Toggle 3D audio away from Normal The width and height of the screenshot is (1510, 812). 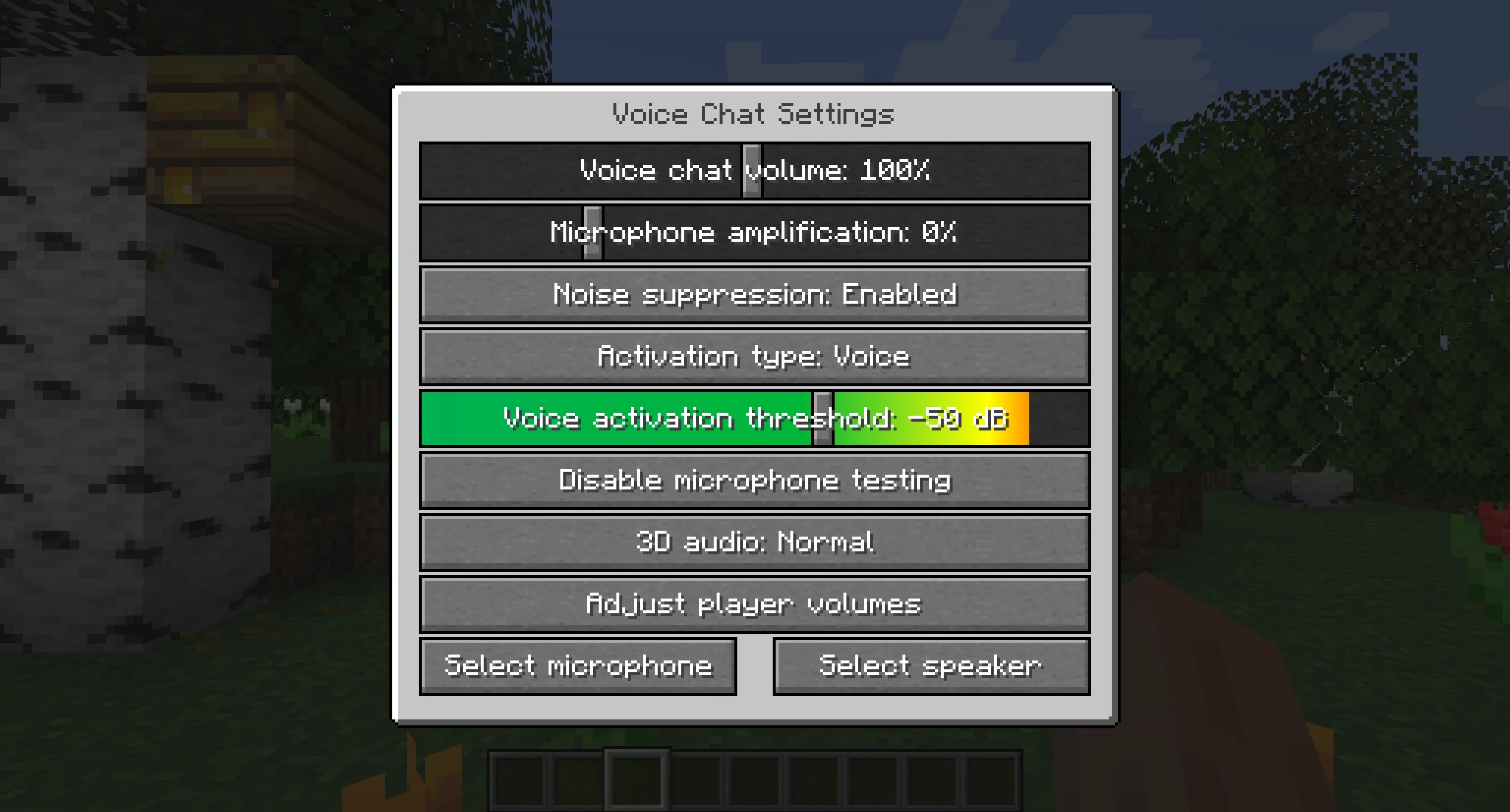coord(754,541)
